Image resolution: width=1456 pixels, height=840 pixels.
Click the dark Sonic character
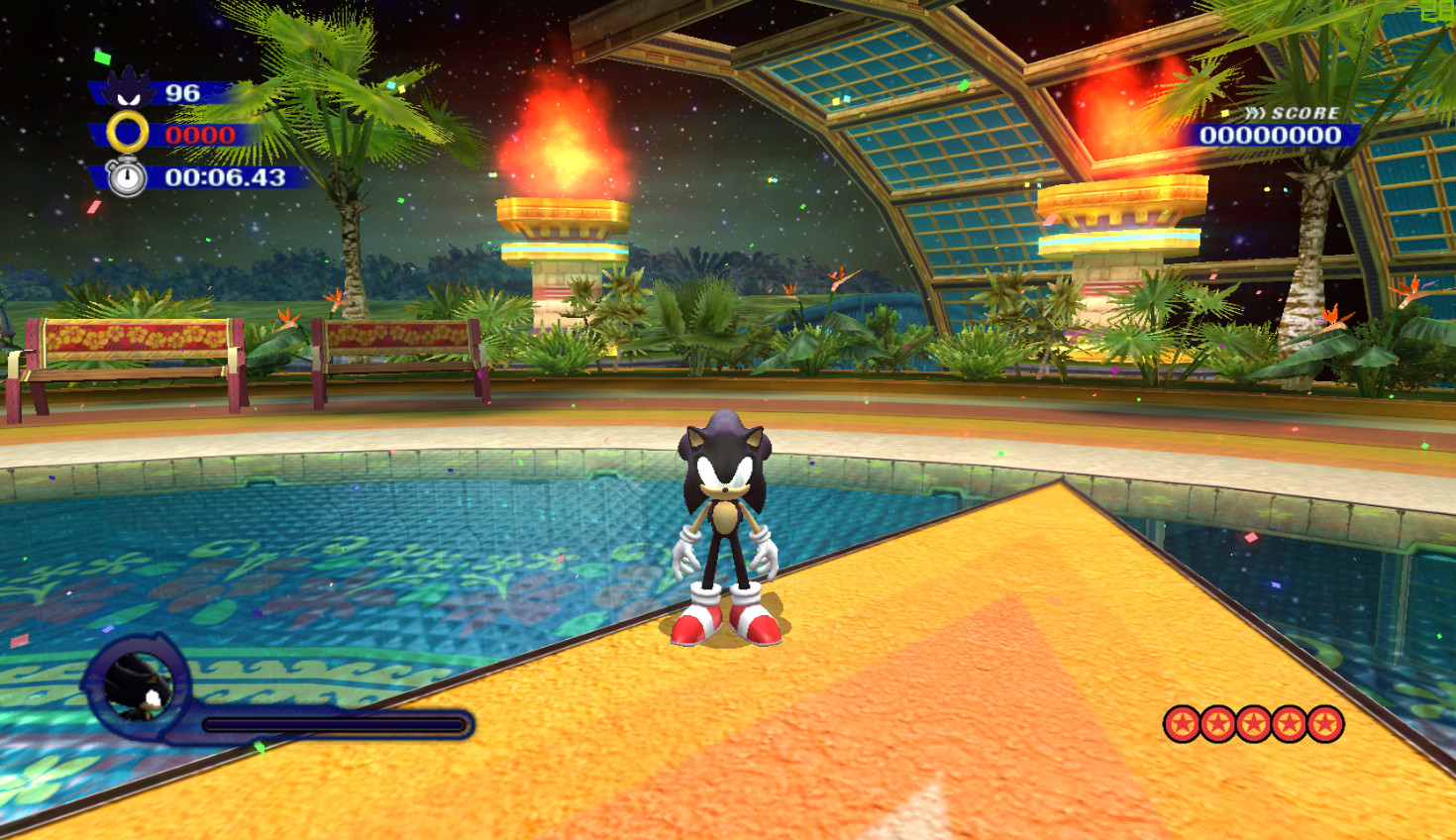click(726, 525)
